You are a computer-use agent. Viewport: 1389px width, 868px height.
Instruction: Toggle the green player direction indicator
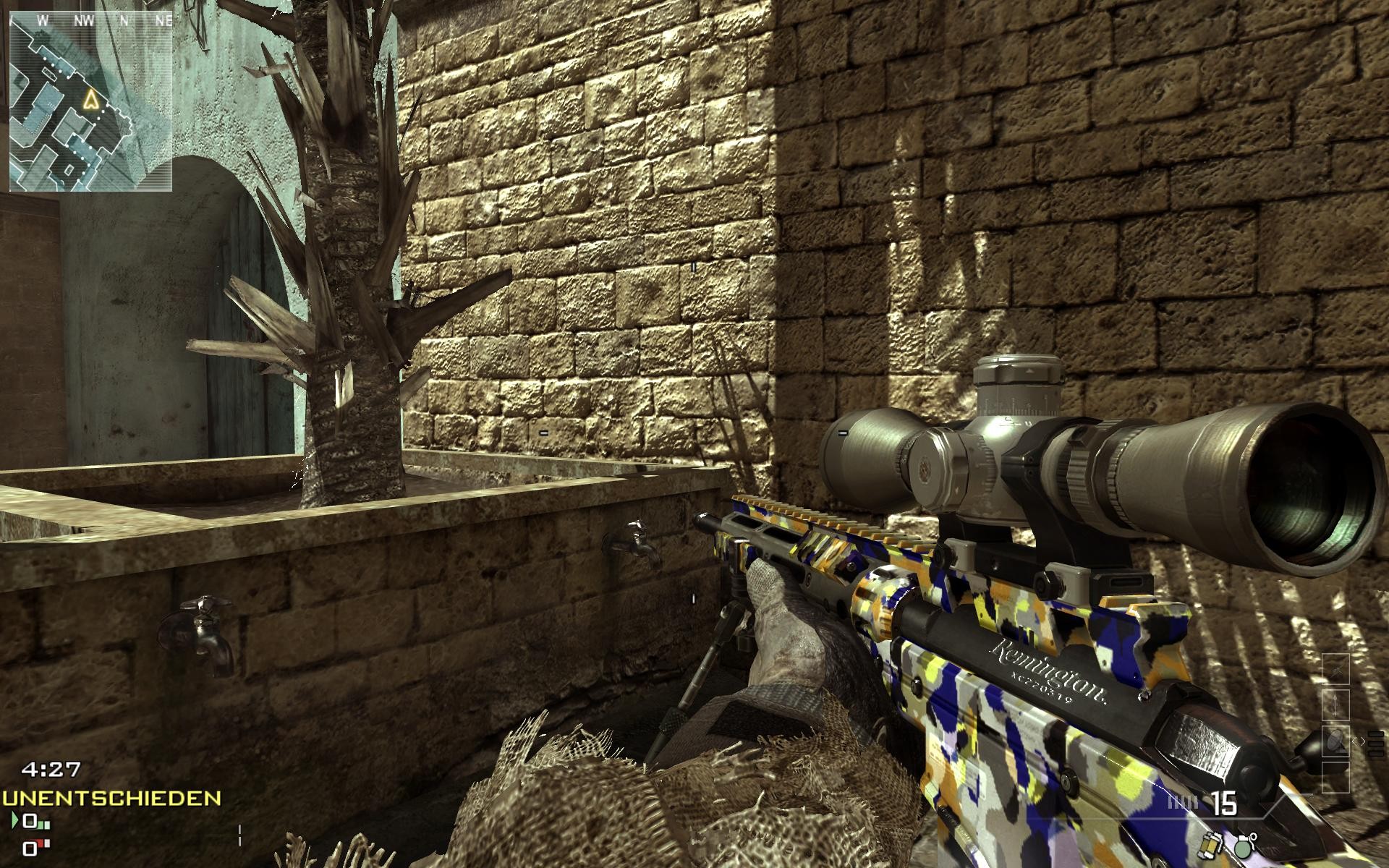coord(17,819)
